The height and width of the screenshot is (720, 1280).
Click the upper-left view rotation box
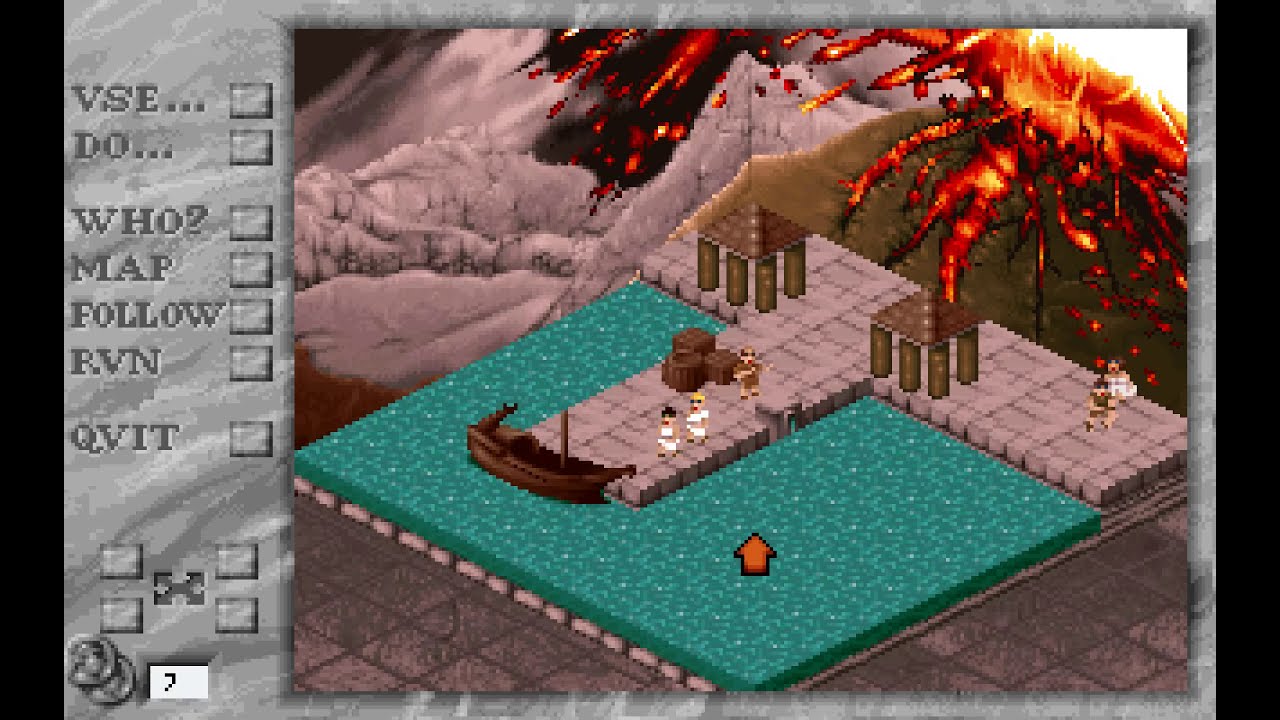coord(120,561)
